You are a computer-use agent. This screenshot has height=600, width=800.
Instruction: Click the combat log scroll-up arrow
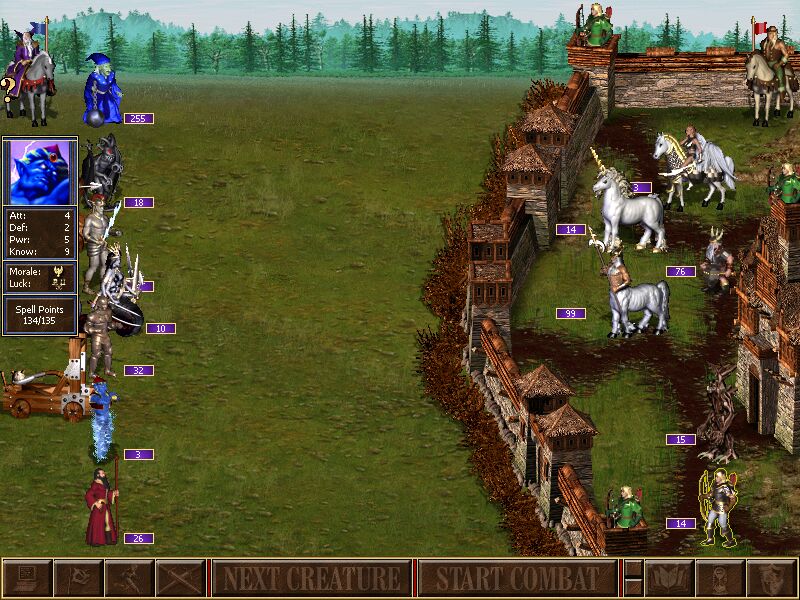(632, 569)
